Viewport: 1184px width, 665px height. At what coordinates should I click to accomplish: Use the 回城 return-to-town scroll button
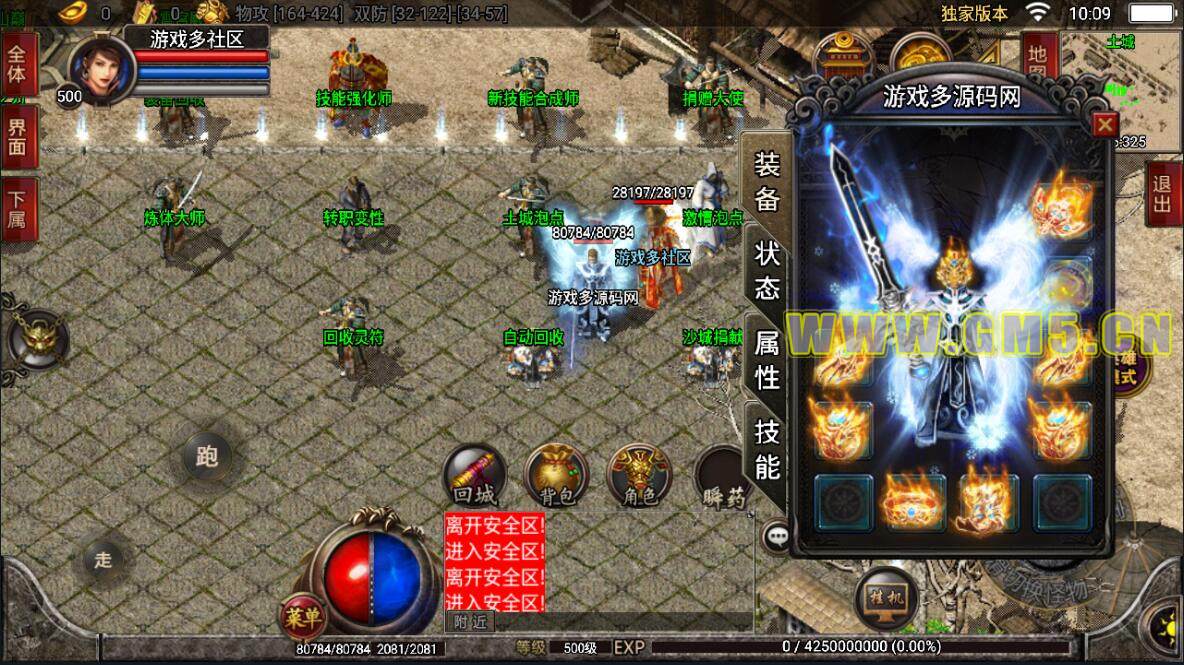pyautogui.click(x=475, y=475)
